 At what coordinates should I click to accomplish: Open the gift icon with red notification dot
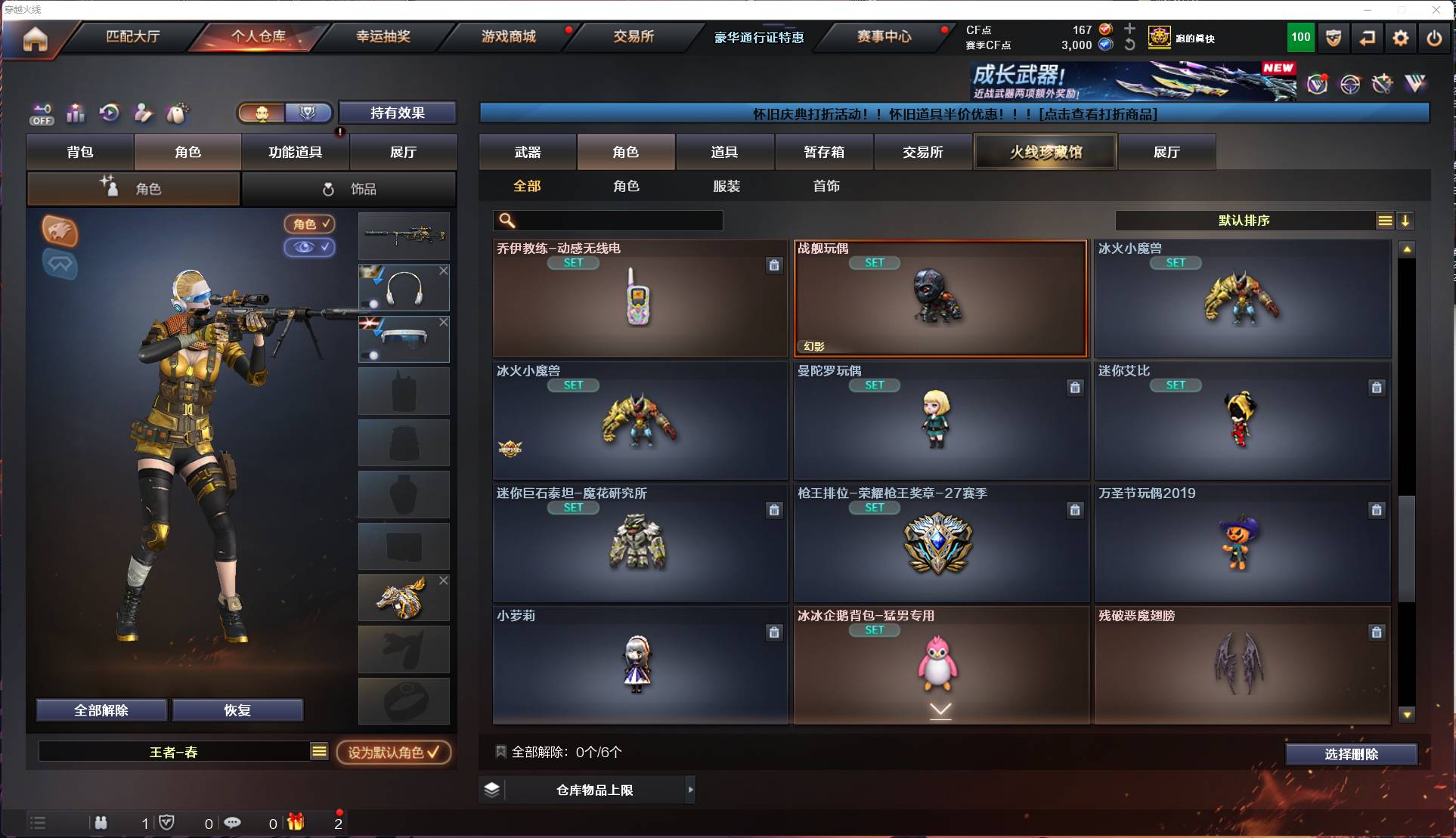pos(295,823)
